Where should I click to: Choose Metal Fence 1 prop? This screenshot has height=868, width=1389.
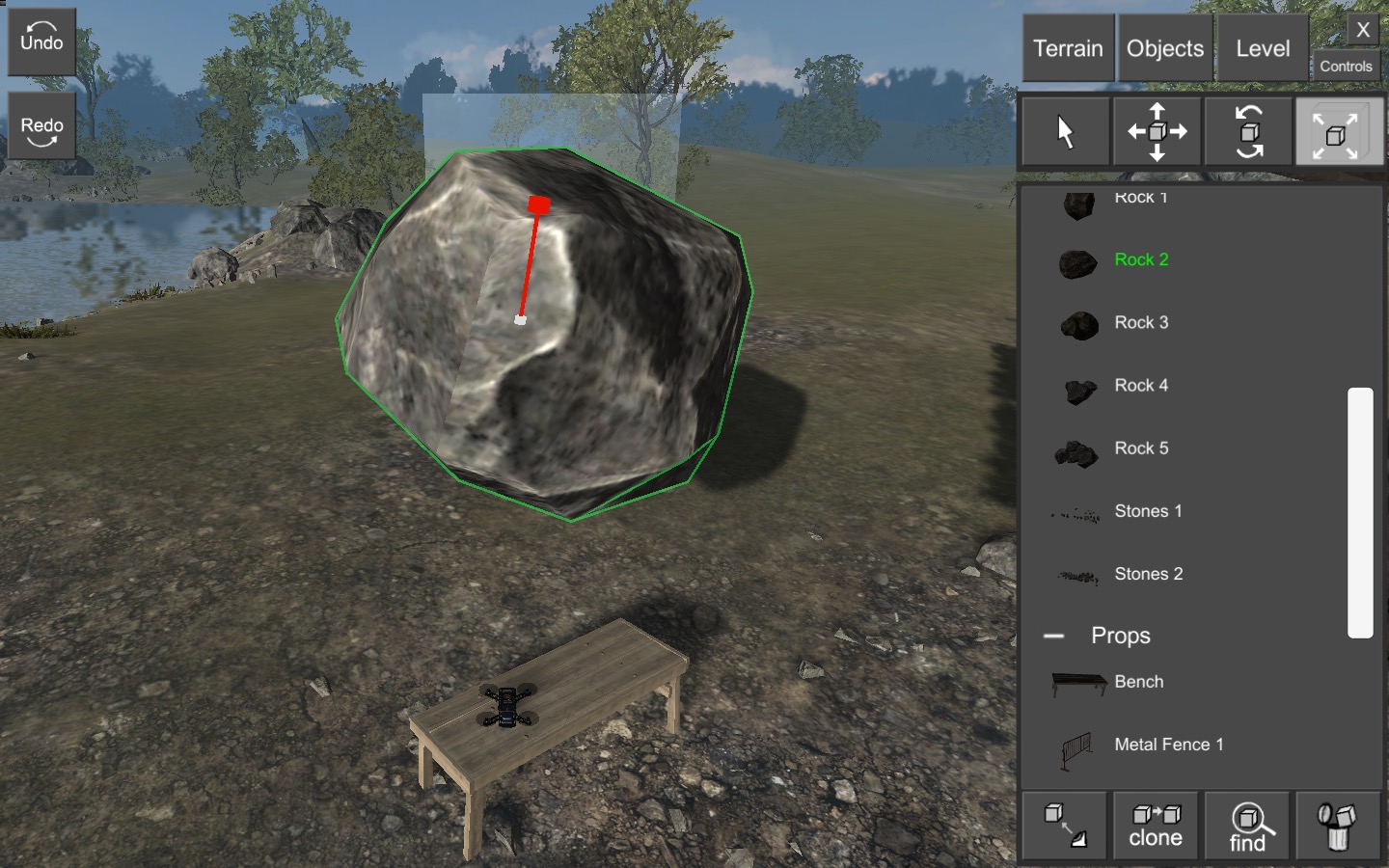[1168, 745]
